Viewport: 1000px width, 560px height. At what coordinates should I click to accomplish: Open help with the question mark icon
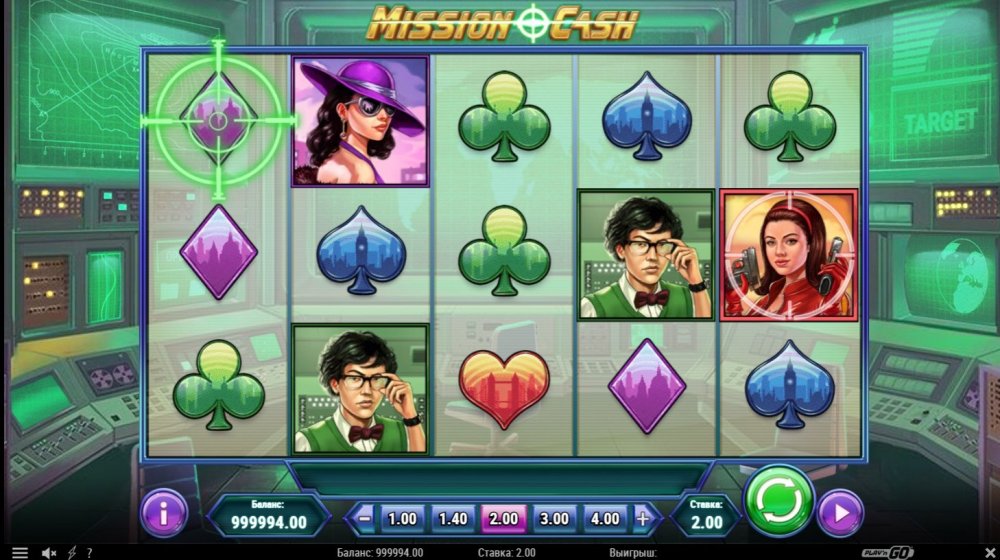click(x=89, y=552)
